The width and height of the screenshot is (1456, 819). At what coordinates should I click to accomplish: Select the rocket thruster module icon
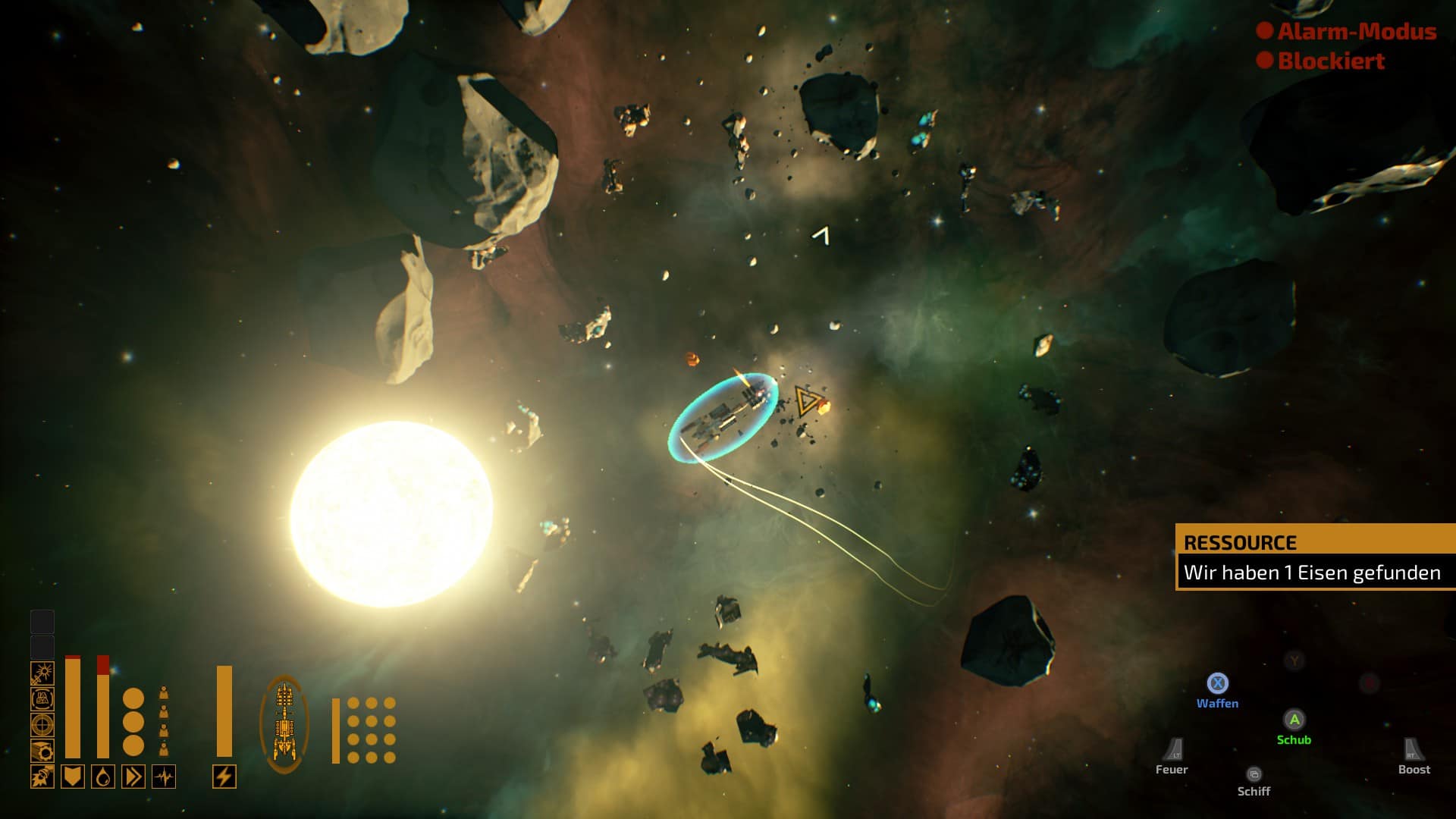click(42, 777)
